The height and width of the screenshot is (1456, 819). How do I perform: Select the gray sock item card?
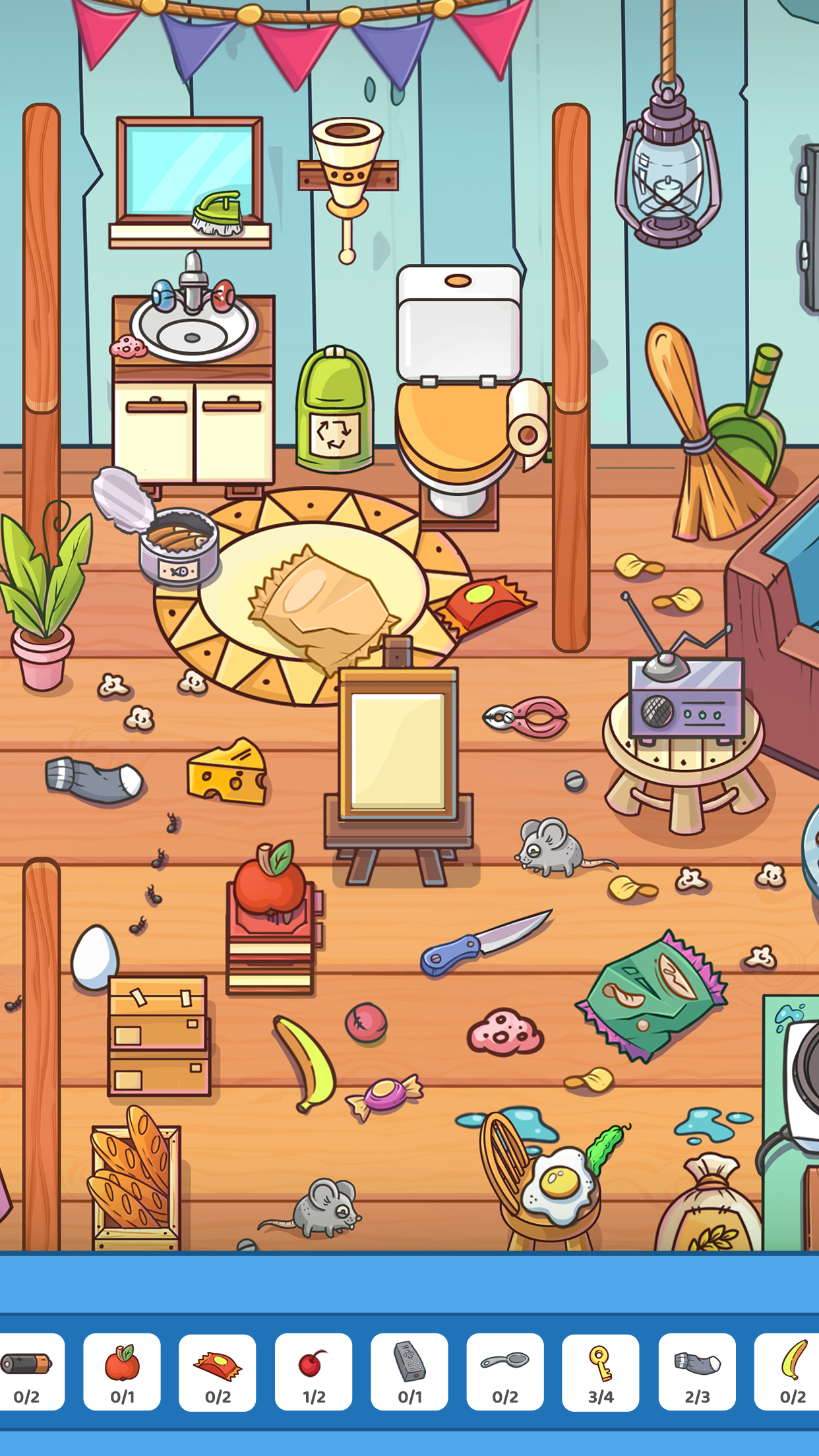[697, 1372]
